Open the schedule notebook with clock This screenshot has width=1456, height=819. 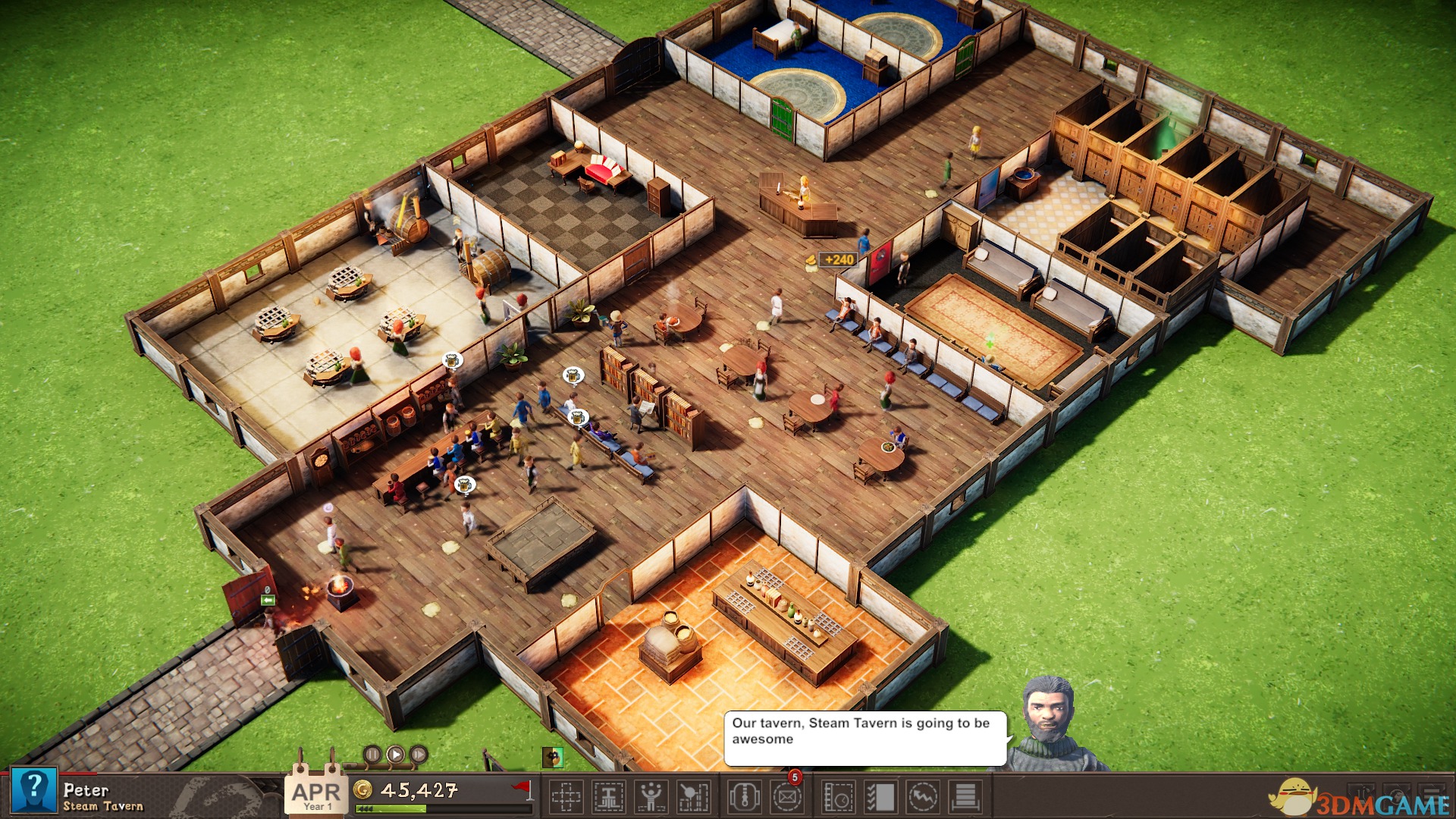click(839, 797)
